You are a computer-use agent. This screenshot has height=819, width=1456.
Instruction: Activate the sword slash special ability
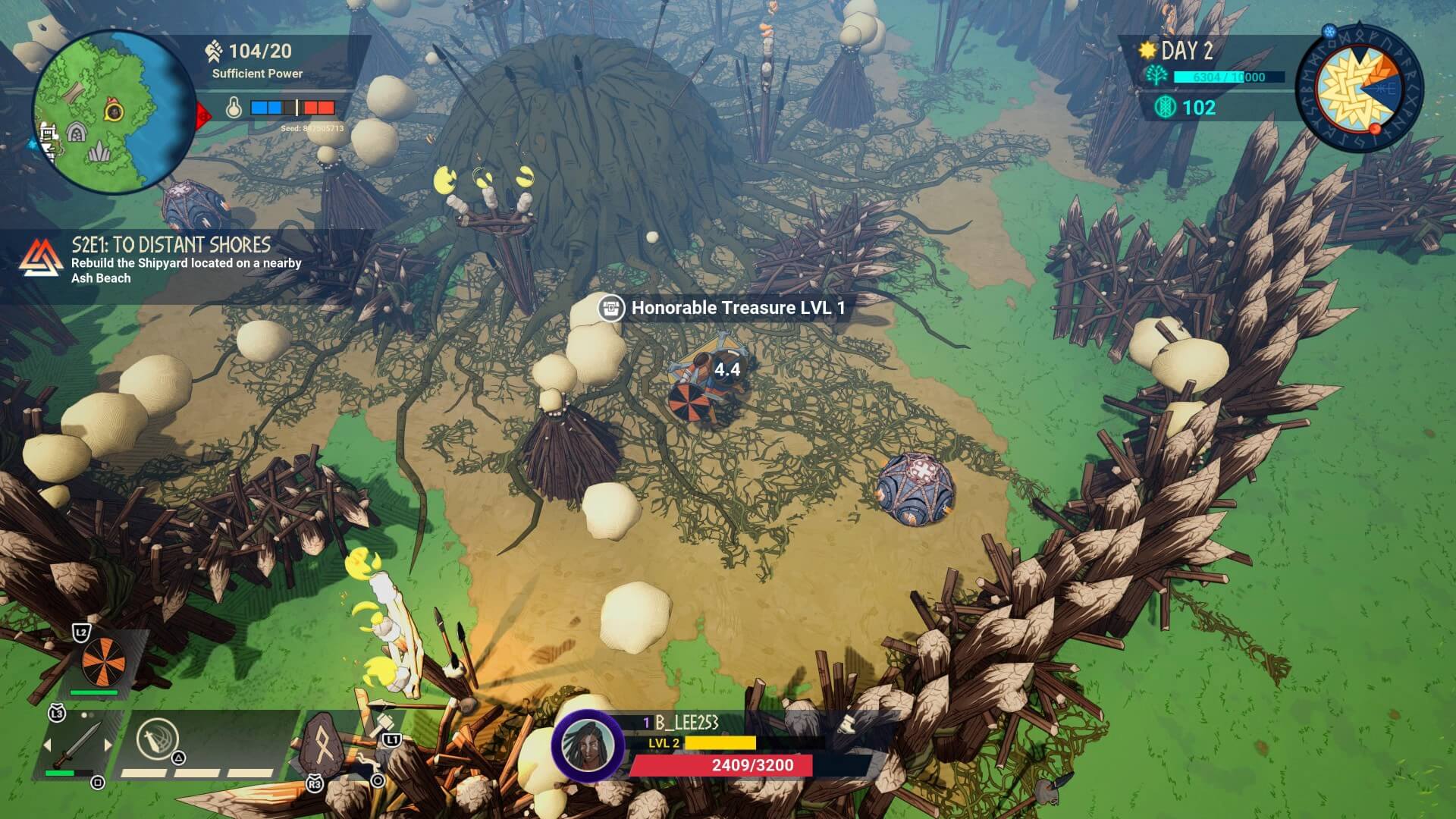pyautogui.click(x=157, y=738)
